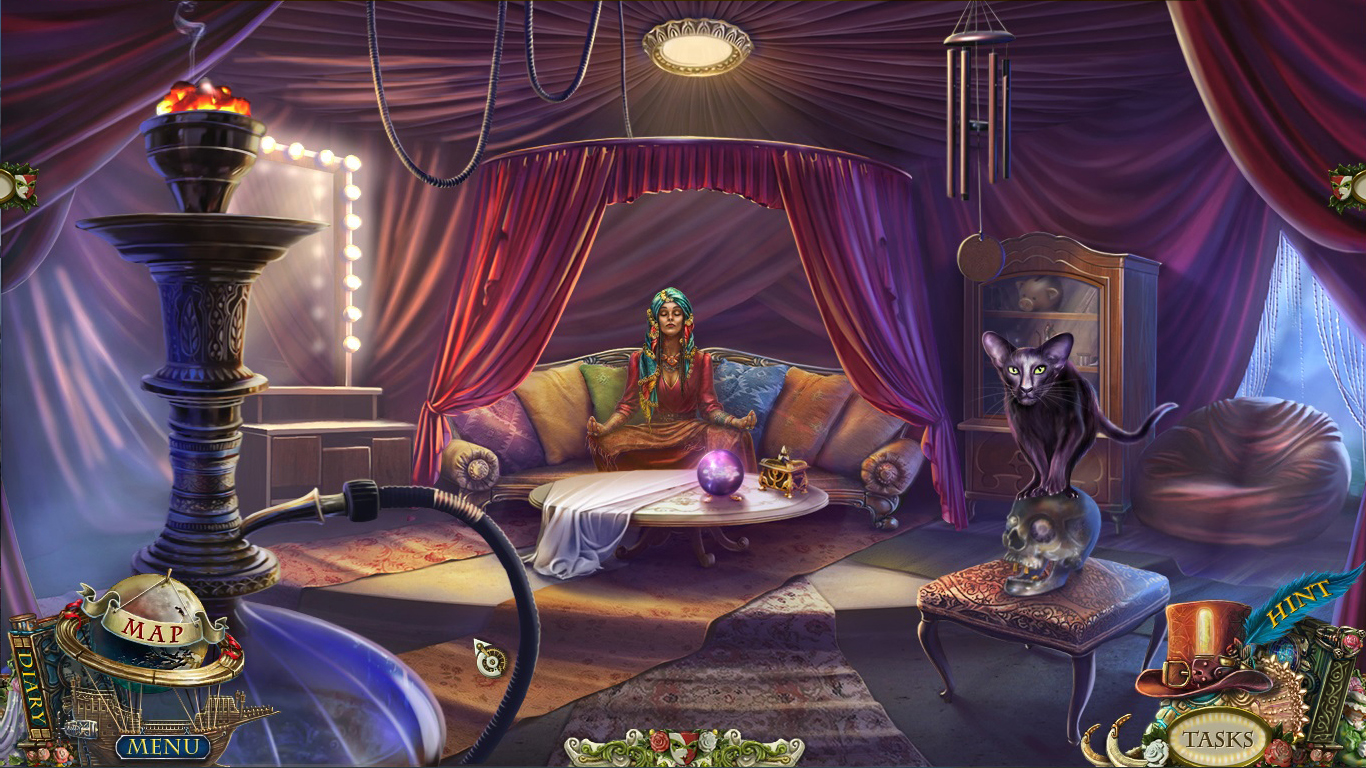Open the Menu
Viewport: 1366px width, 768px height.
163,745
